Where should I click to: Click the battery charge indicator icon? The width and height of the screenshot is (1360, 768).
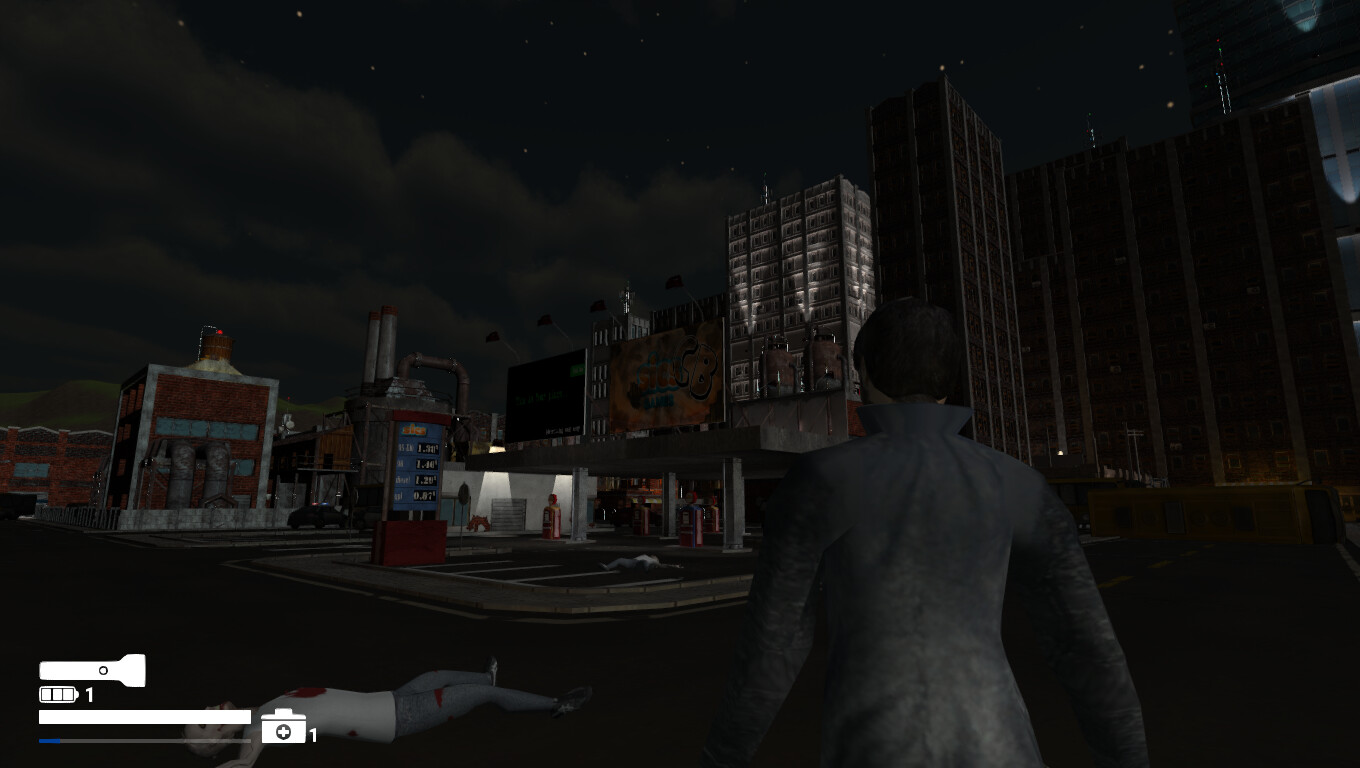58,694
